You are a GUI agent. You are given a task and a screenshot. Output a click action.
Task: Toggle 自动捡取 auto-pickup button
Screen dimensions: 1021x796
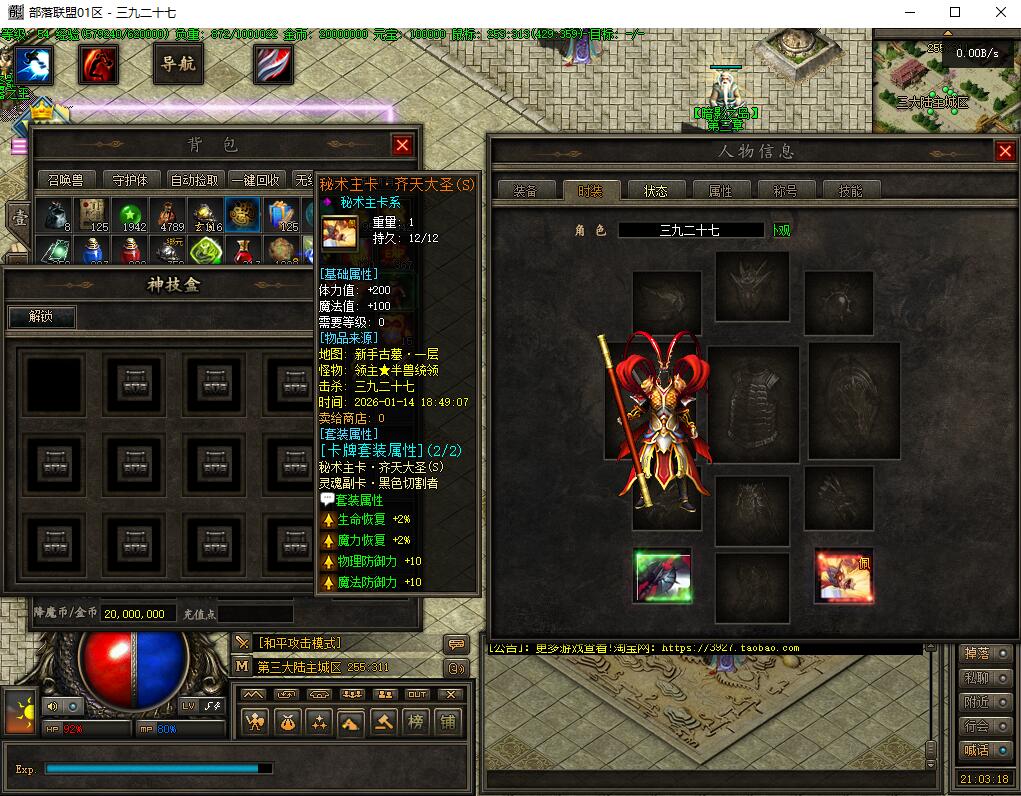(x=194, y=180)
